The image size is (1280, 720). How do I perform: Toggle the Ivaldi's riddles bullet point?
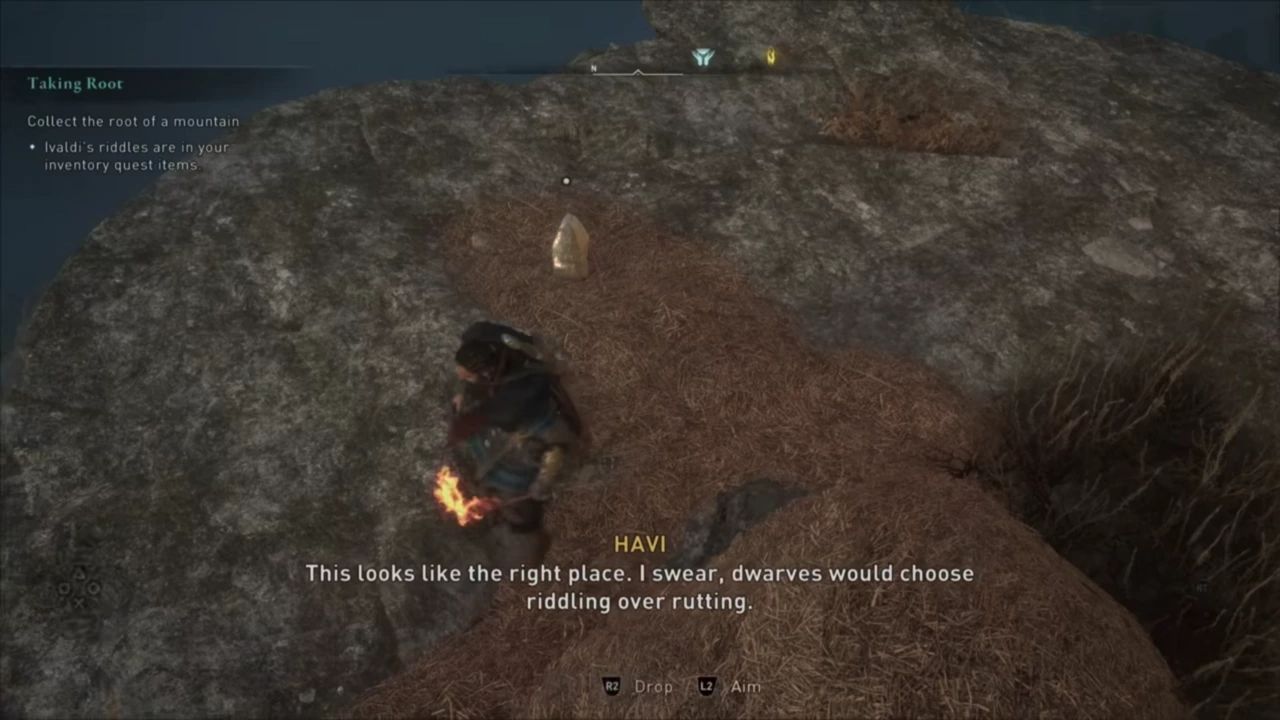click(137, 156)
